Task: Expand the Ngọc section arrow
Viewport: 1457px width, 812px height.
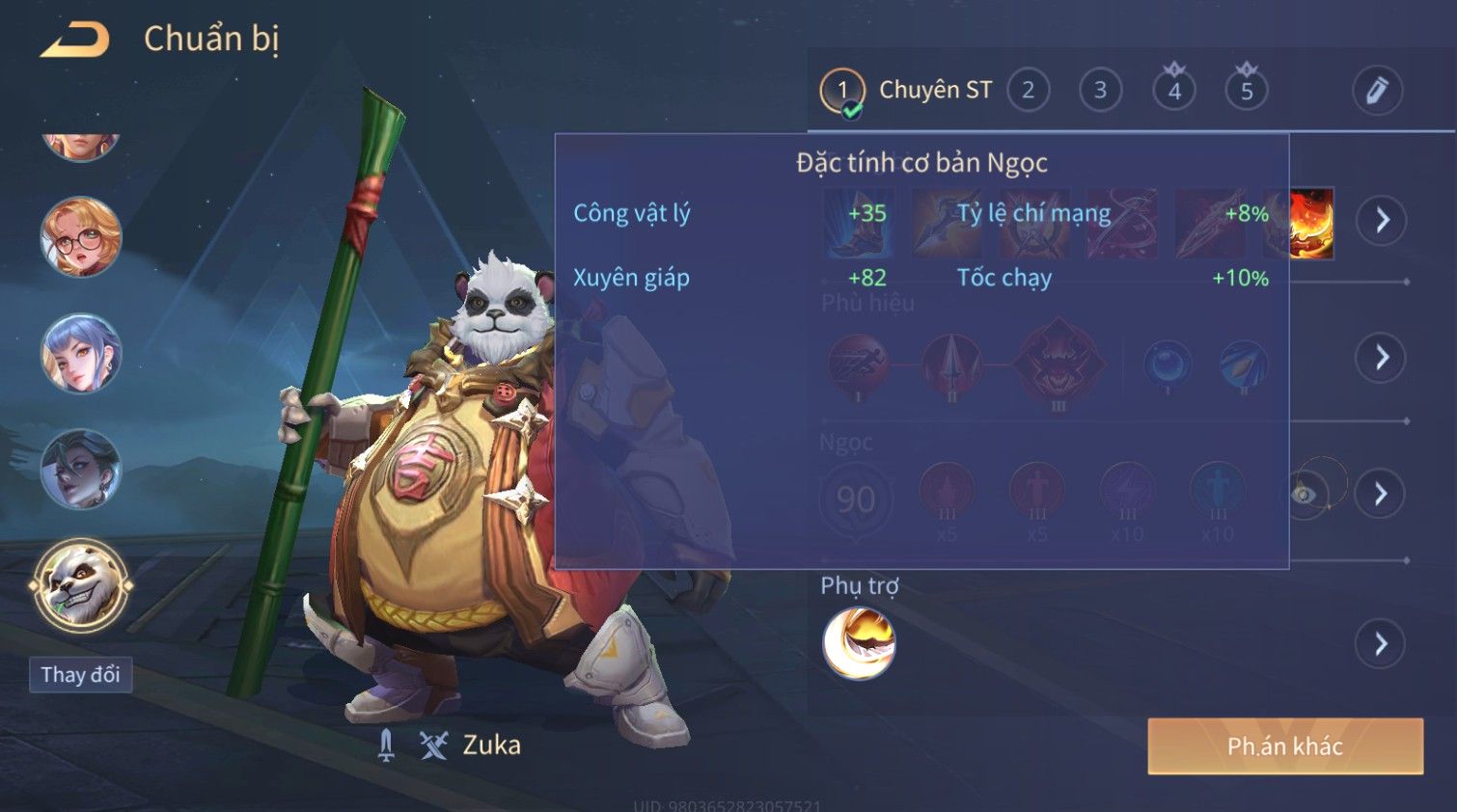Action: point(1382,495)
